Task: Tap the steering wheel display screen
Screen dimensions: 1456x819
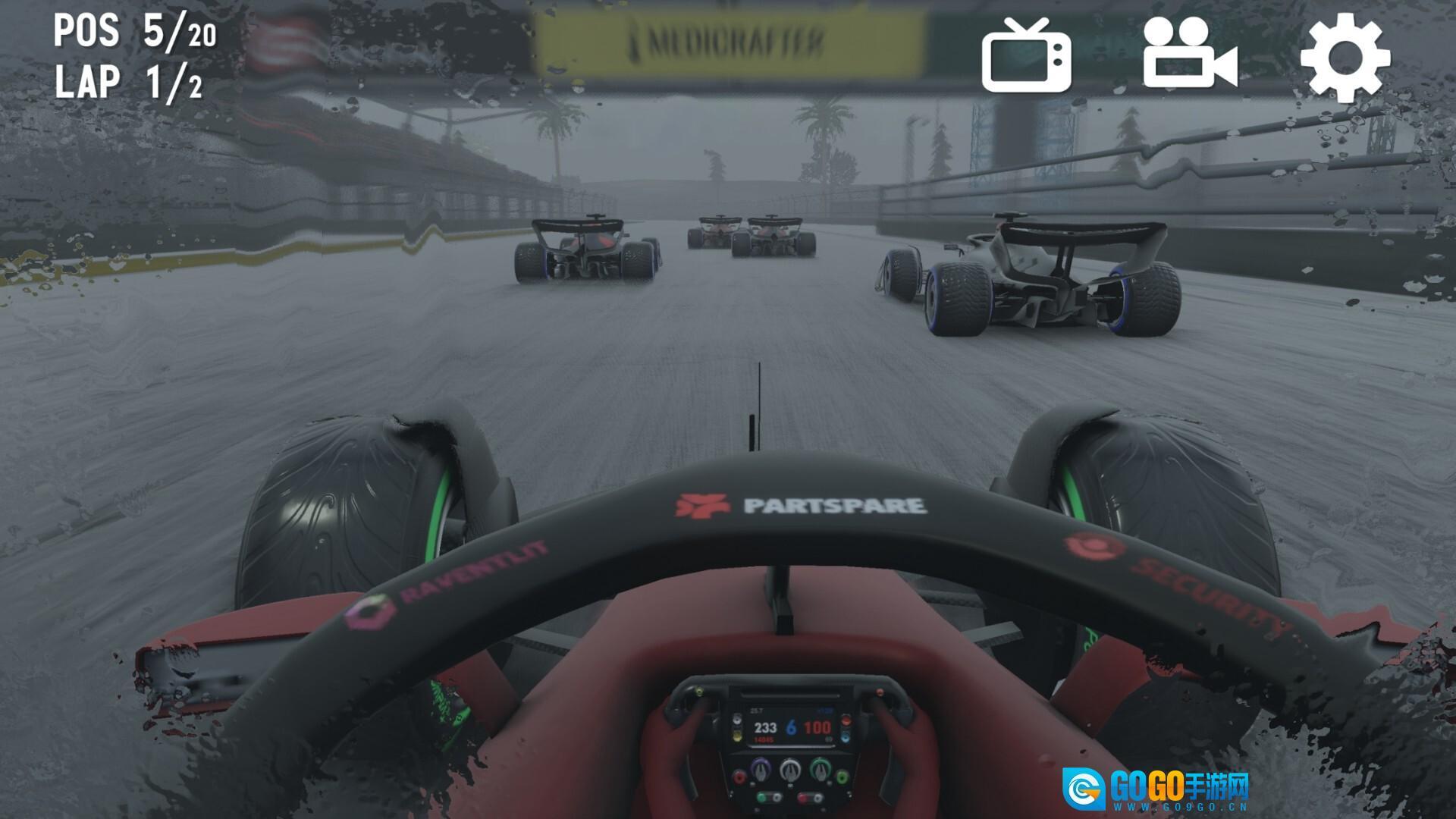Action: pos(791,726)
